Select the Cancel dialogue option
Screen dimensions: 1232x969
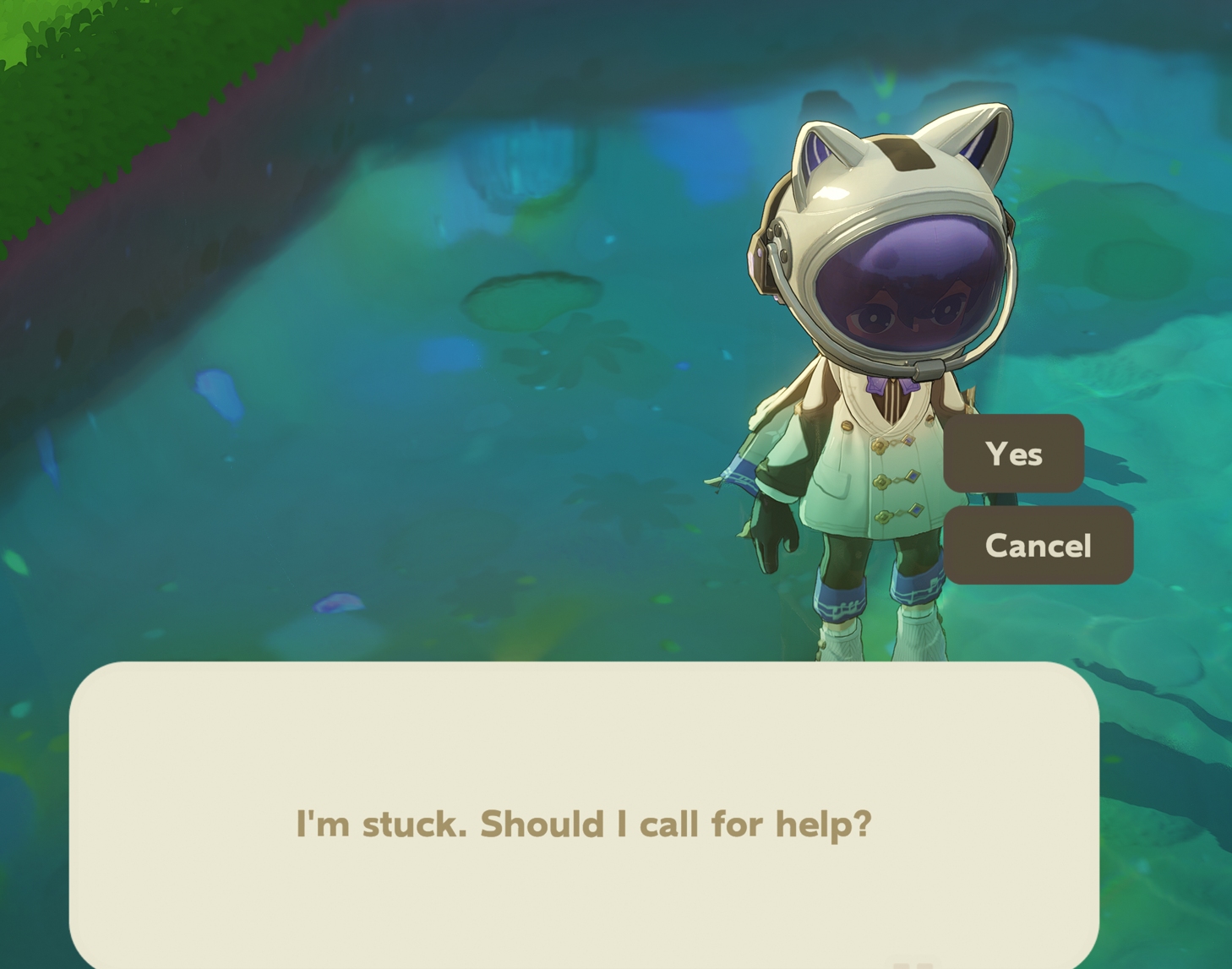click(1038, 546)
